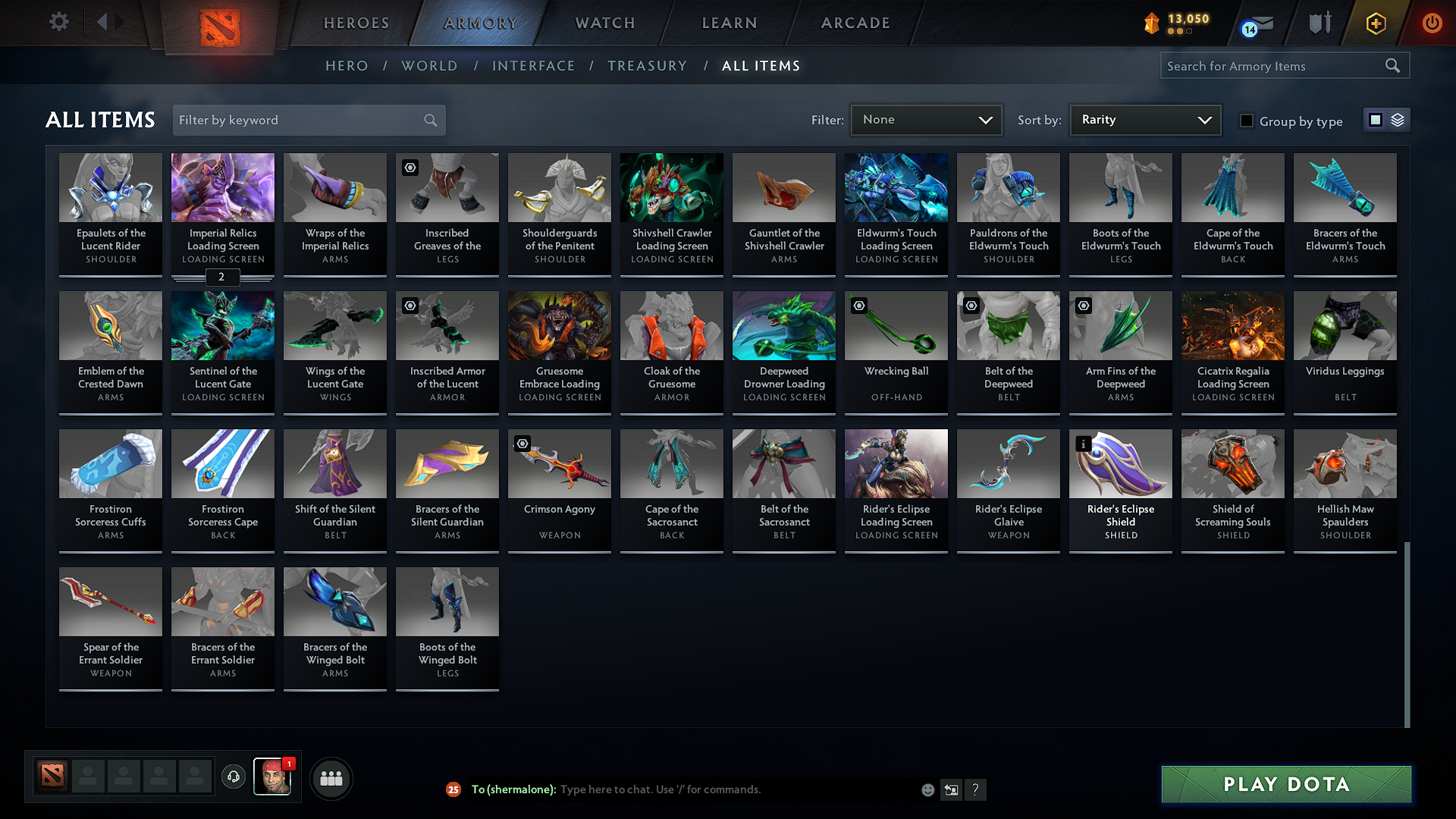Select the Crimson Agony weapon thumbnail
Screen dimensions: 1456x819
[559, 463]
